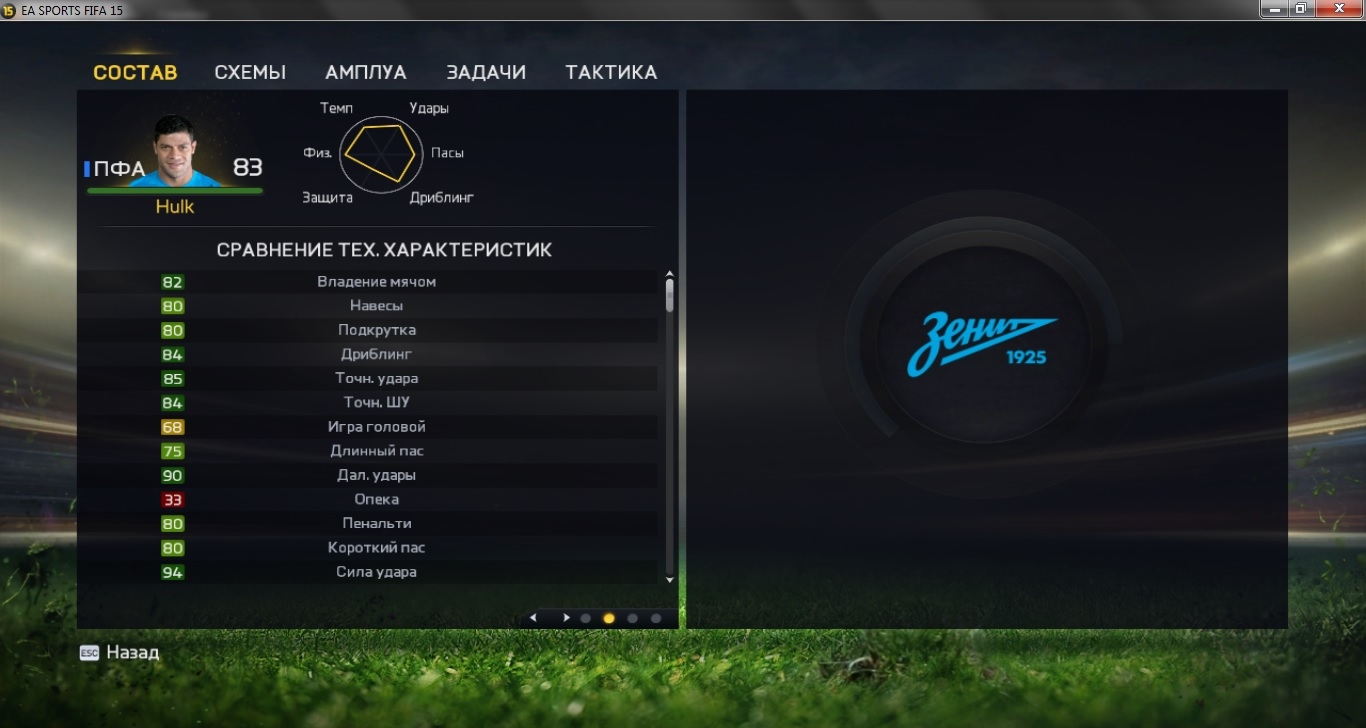1366x728 pixels.
Task: Select the Владение мячом stat row
Action: pyautogui.click(x=376, y=282)
